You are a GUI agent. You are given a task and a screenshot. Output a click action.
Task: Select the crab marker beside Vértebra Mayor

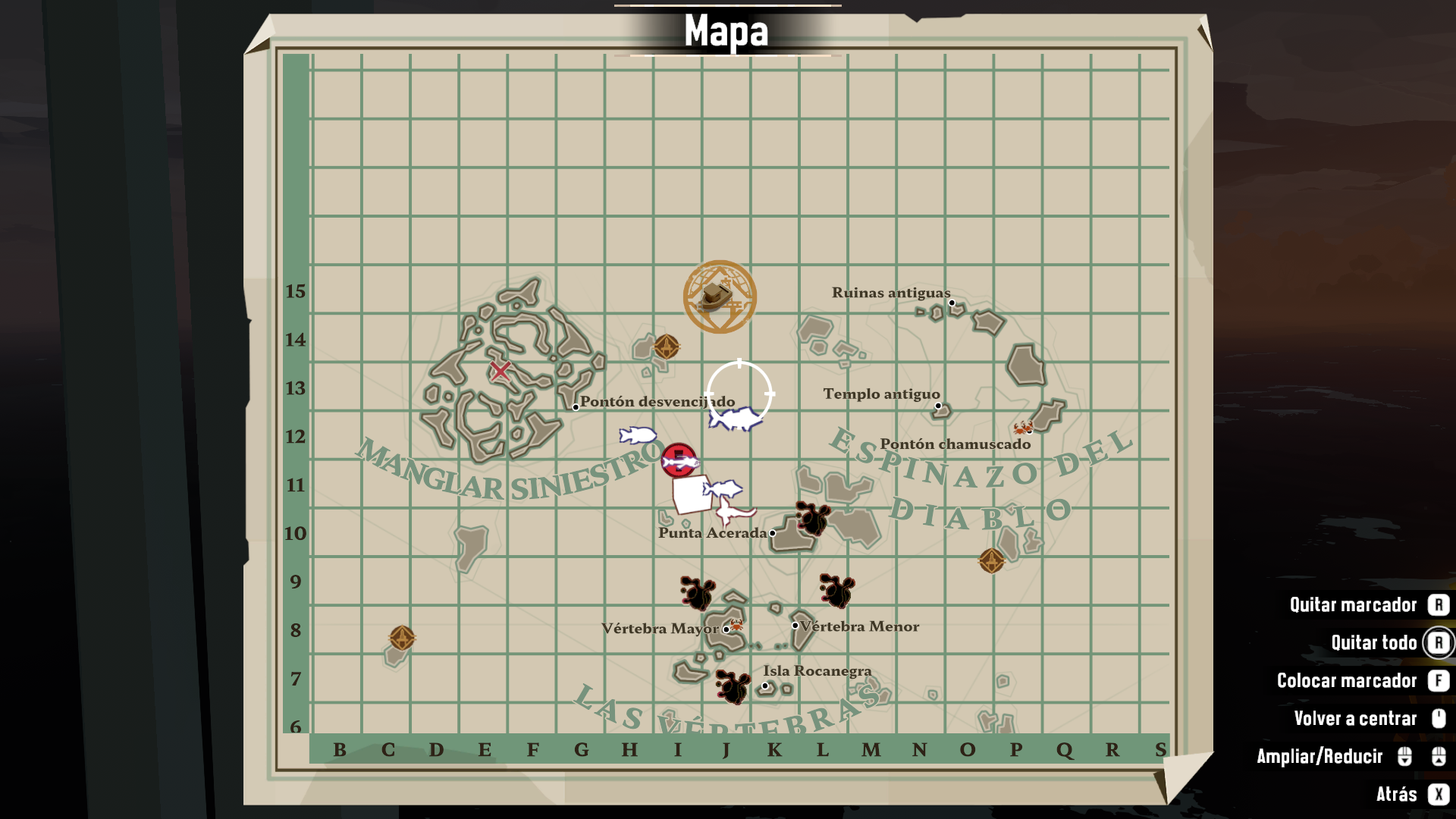736,626
